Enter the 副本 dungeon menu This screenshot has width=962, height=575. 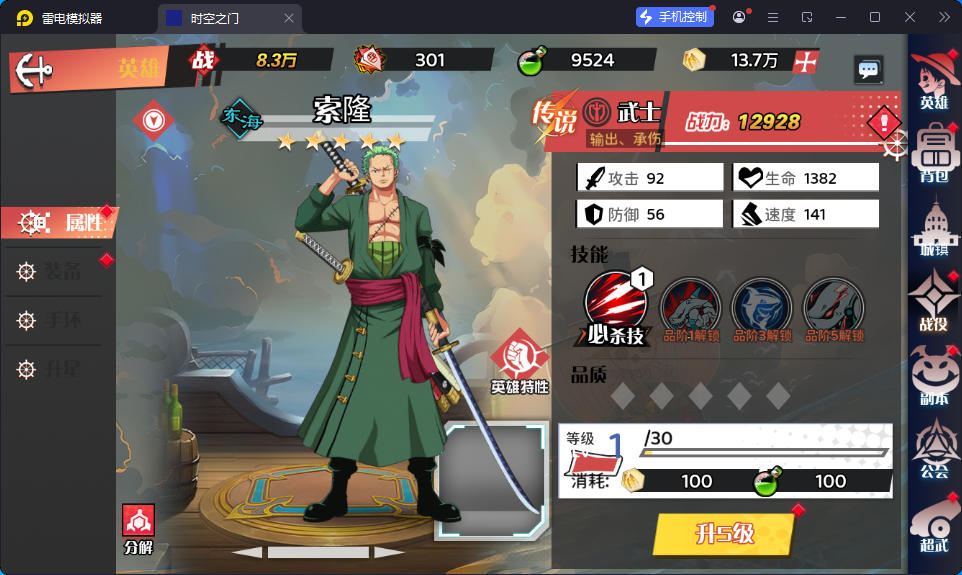coord(934,375)
